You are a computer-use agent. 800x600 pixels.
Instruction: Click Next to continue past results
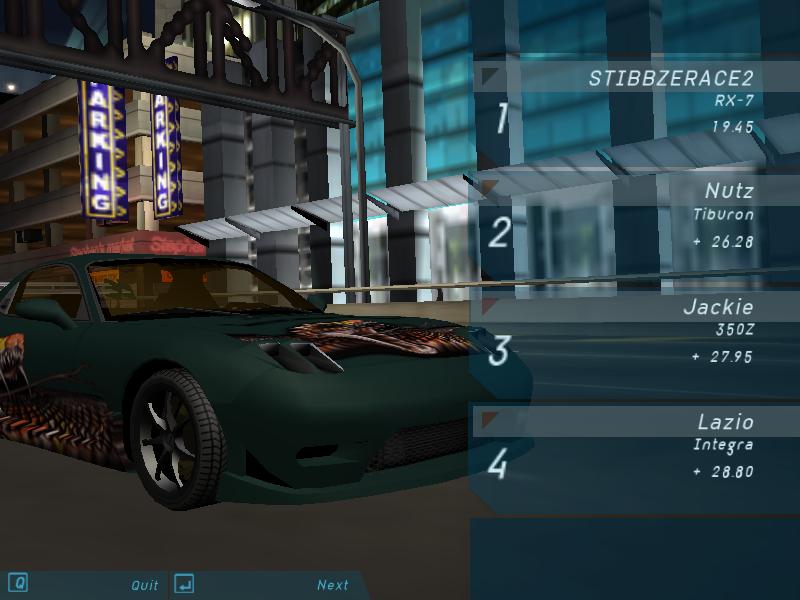pyautogui.click(x=333, y=585)
